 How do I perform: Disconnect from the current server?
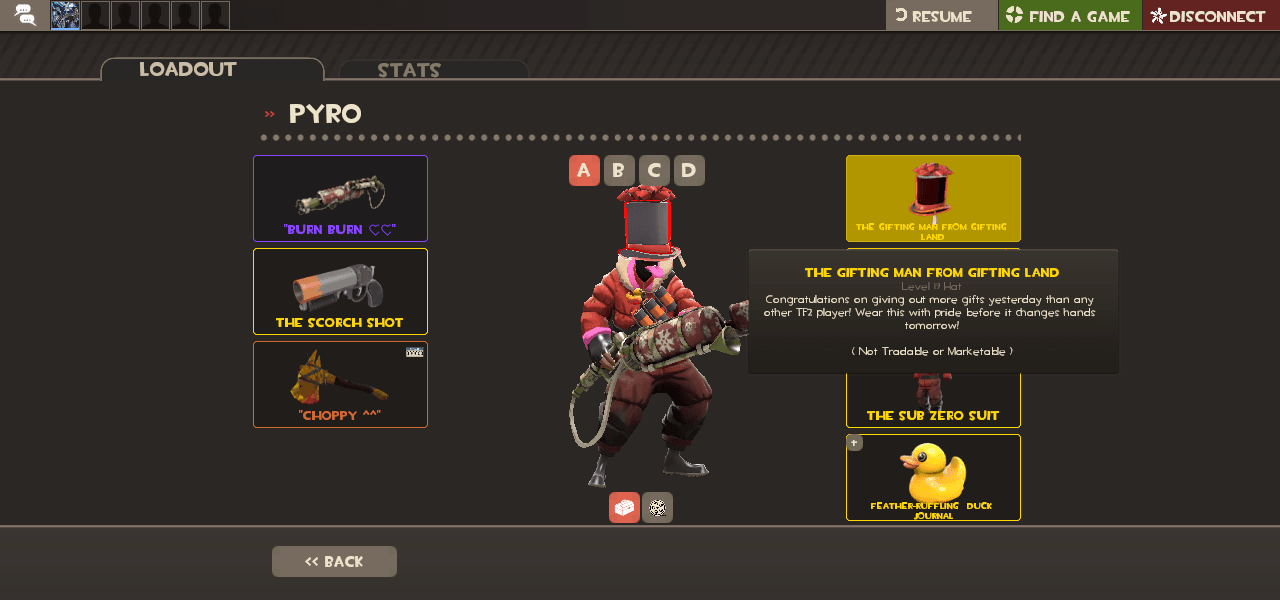[x=1210, y=15]
